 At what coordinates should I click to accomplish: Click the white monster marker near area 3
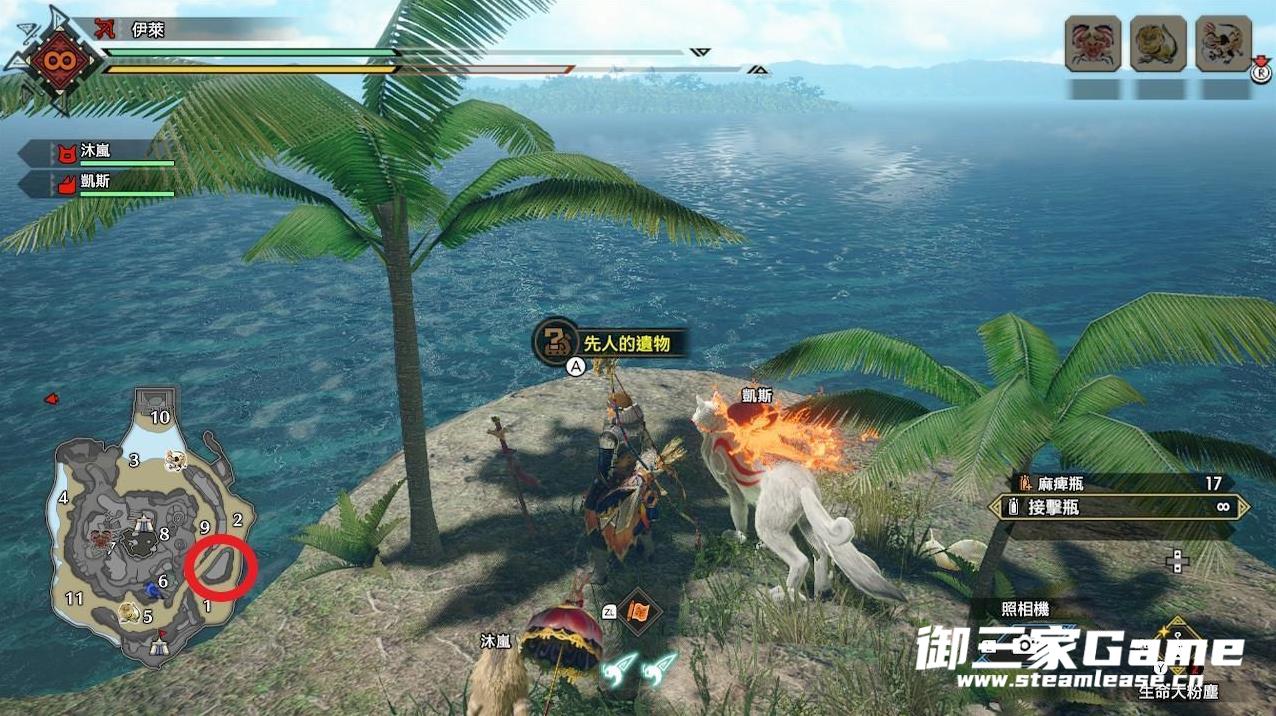pyautogui.click(x=177, y=460)
